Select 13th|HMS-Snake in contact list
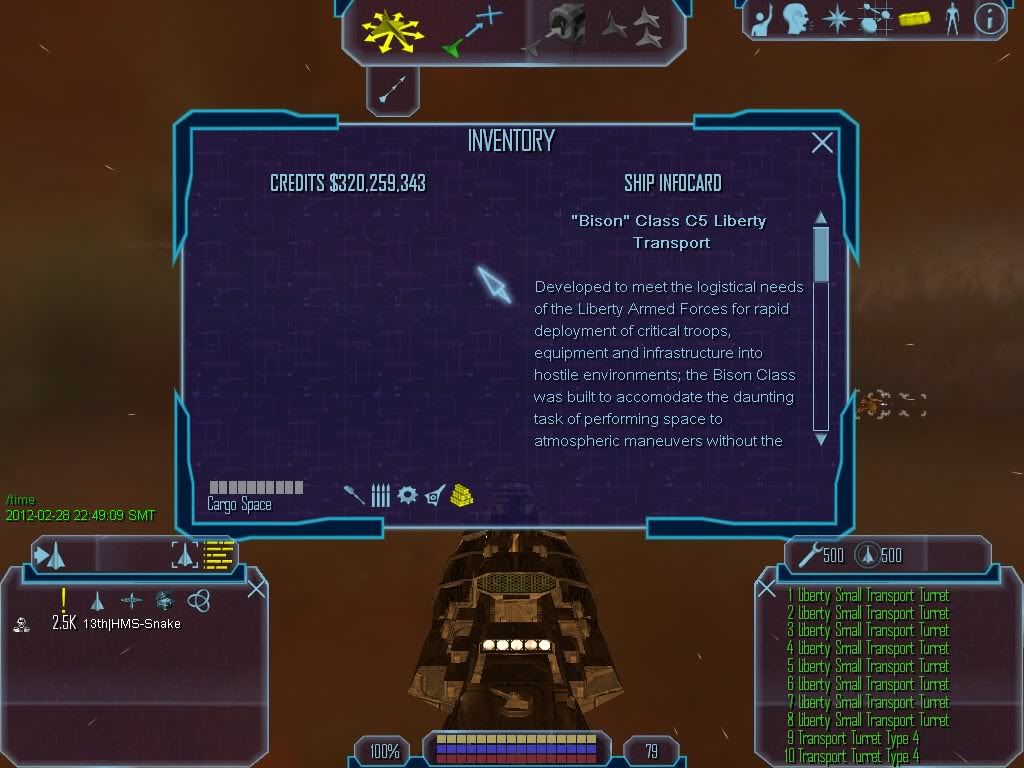This screenshot has height=768, width=1024. 131,624
